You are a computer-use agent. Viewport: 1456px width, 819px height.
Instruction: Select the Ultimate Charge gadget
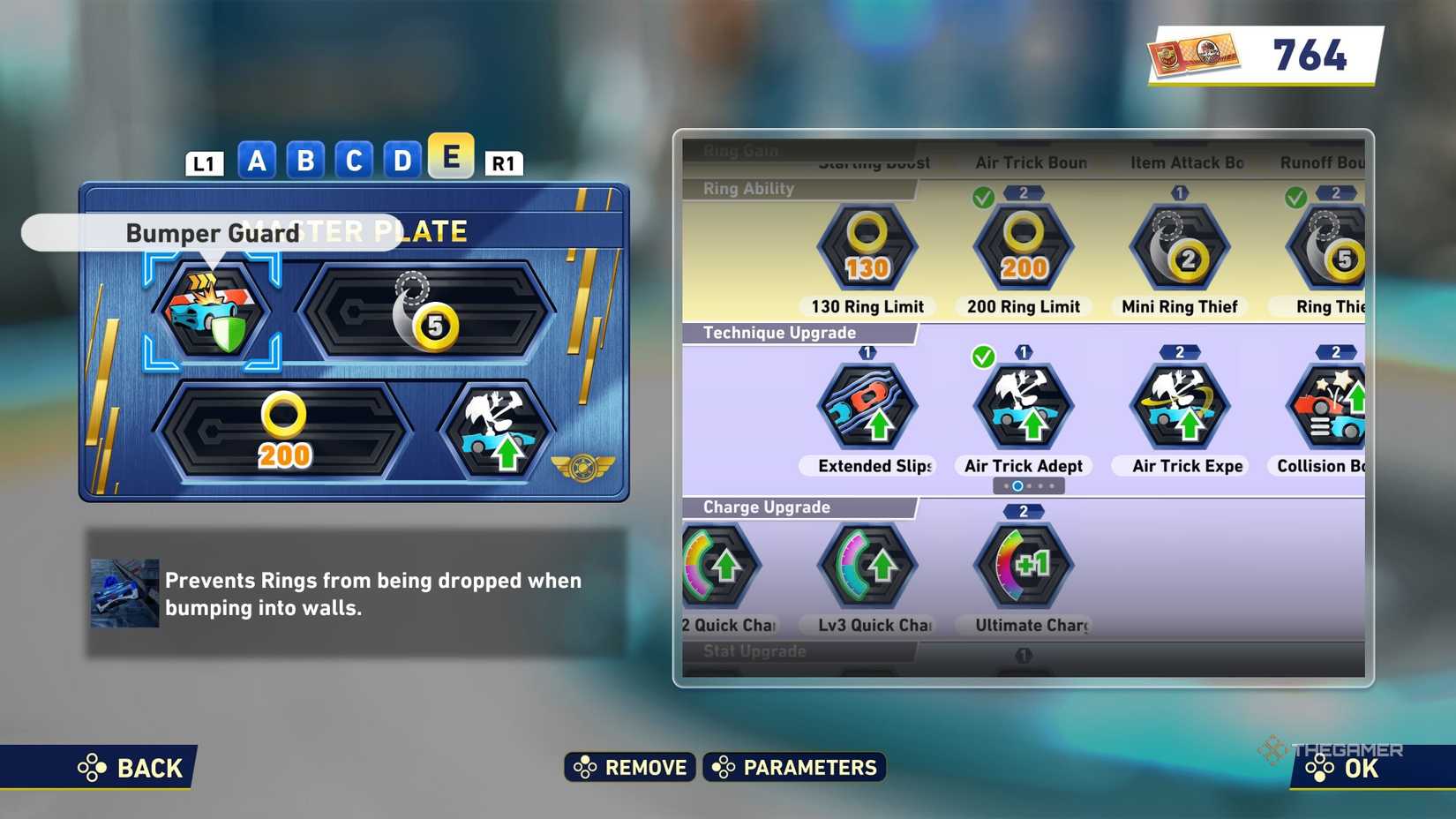(1022, 567)
